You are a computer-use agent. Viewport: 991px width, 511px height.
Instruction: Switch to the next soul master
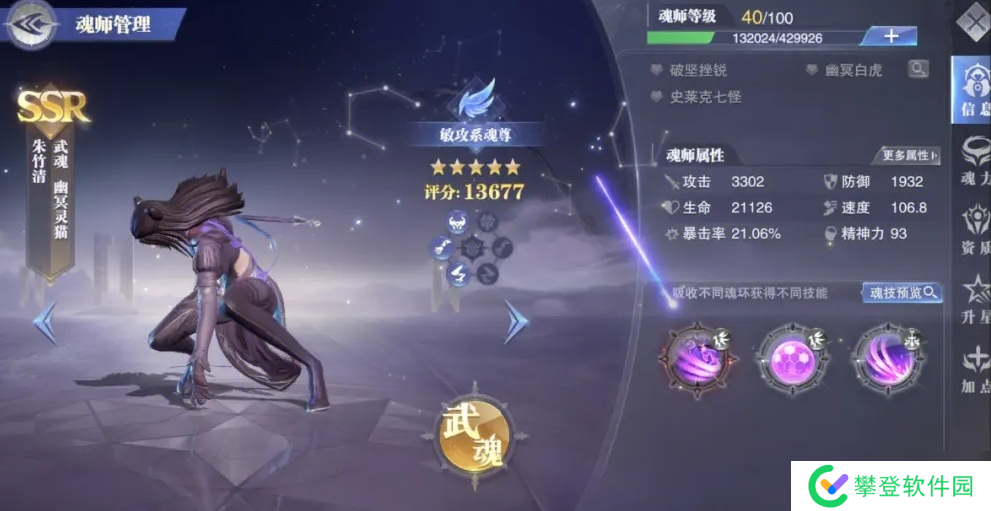tap(516, 322)
